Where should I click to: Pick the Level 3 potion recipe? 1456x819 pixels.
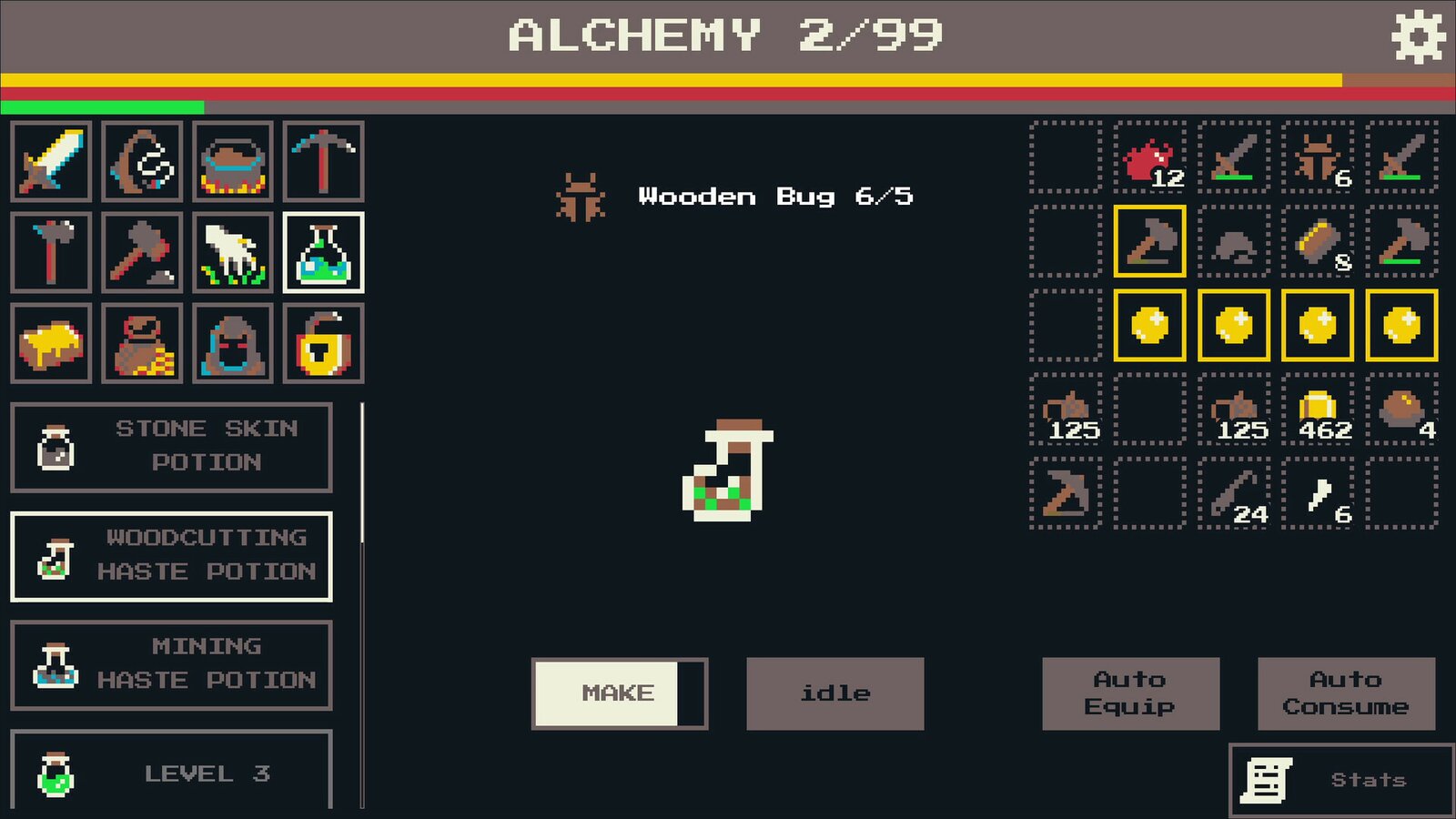click(x=171, y=772)
